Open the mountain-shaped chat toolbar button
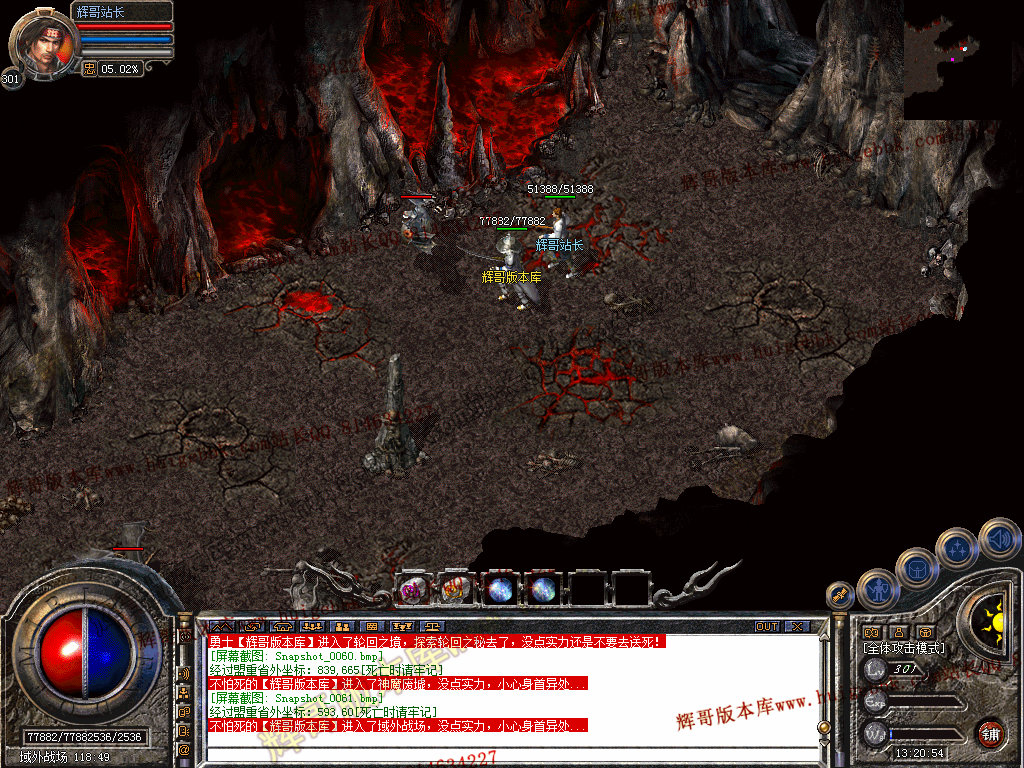 coord(222,627)
